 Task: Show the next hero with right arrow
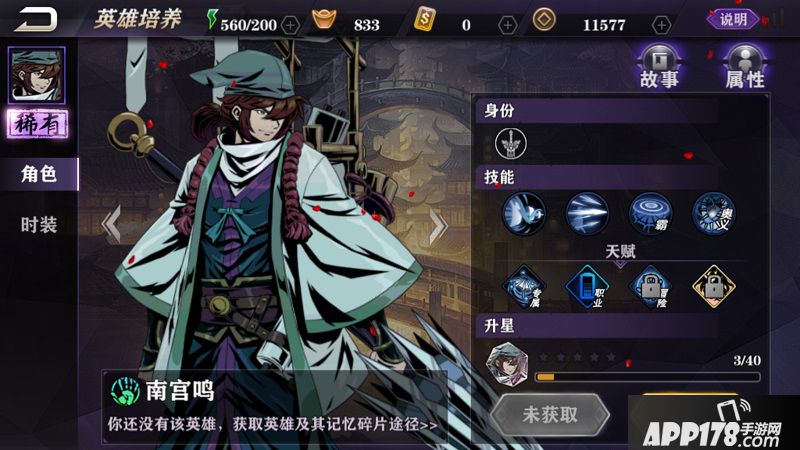click(437, 224)
